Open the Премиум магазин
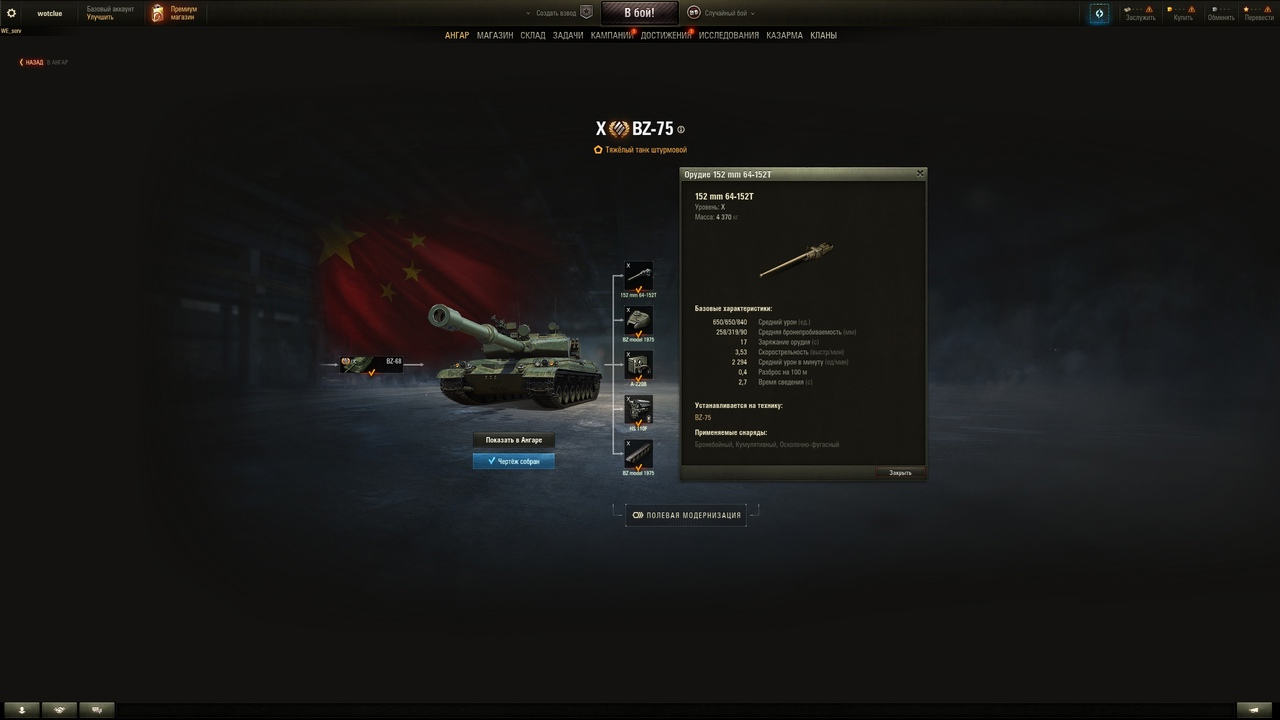This screenshot has width=1280, height=720. 174,13
